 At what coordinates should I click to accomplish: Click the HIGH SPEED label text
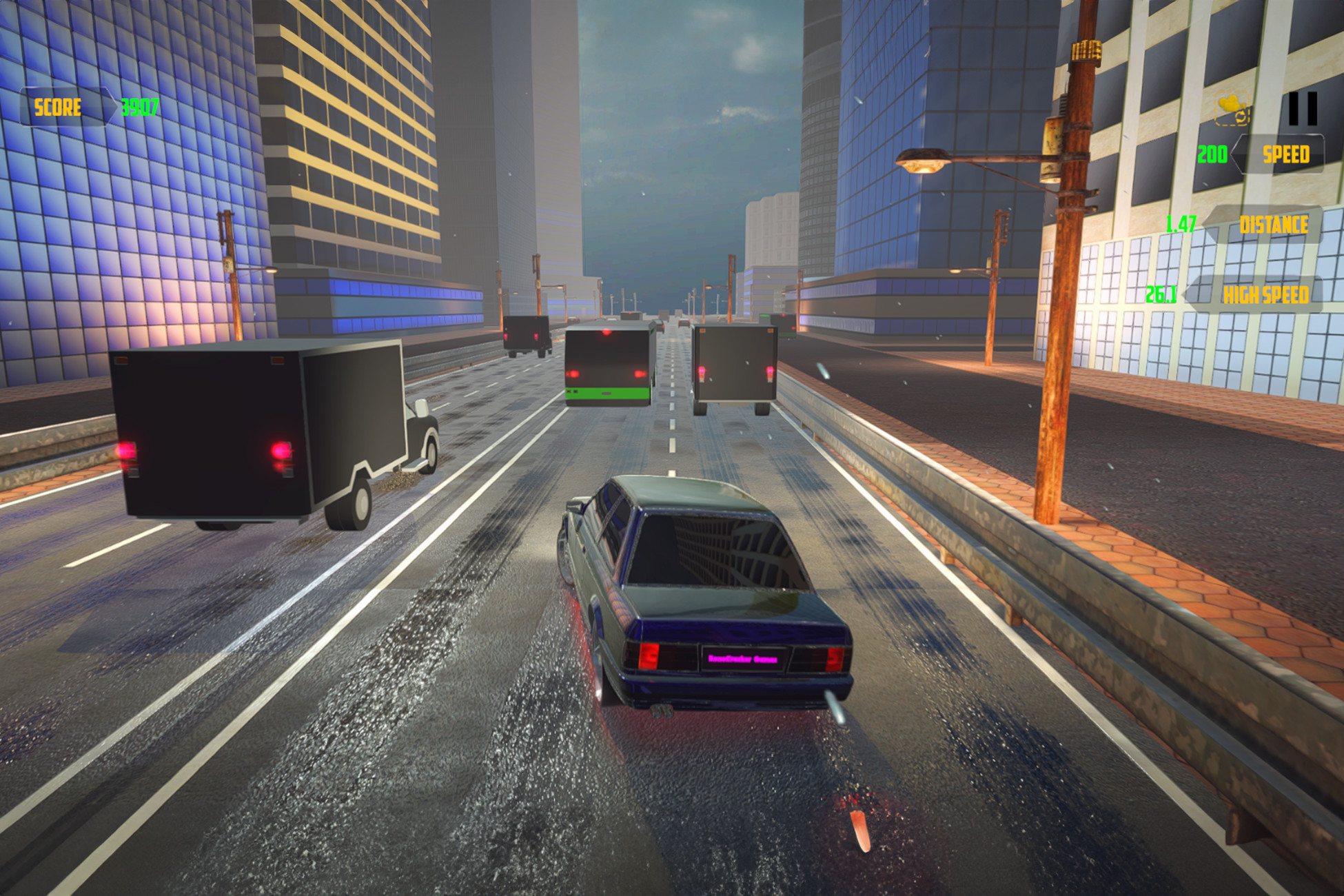click(1267, 294)
